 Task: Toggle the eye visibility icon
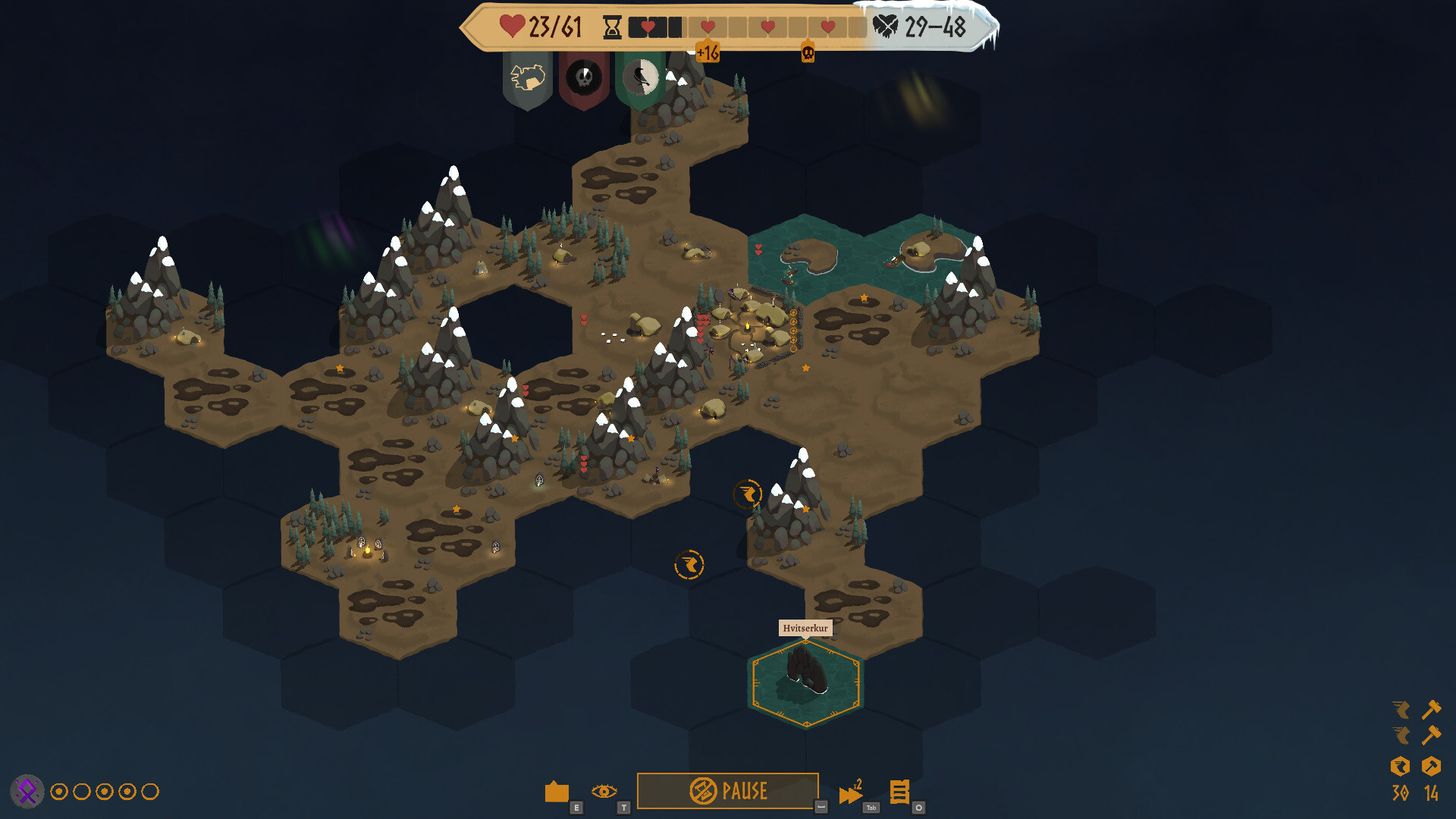coord(603,791)
